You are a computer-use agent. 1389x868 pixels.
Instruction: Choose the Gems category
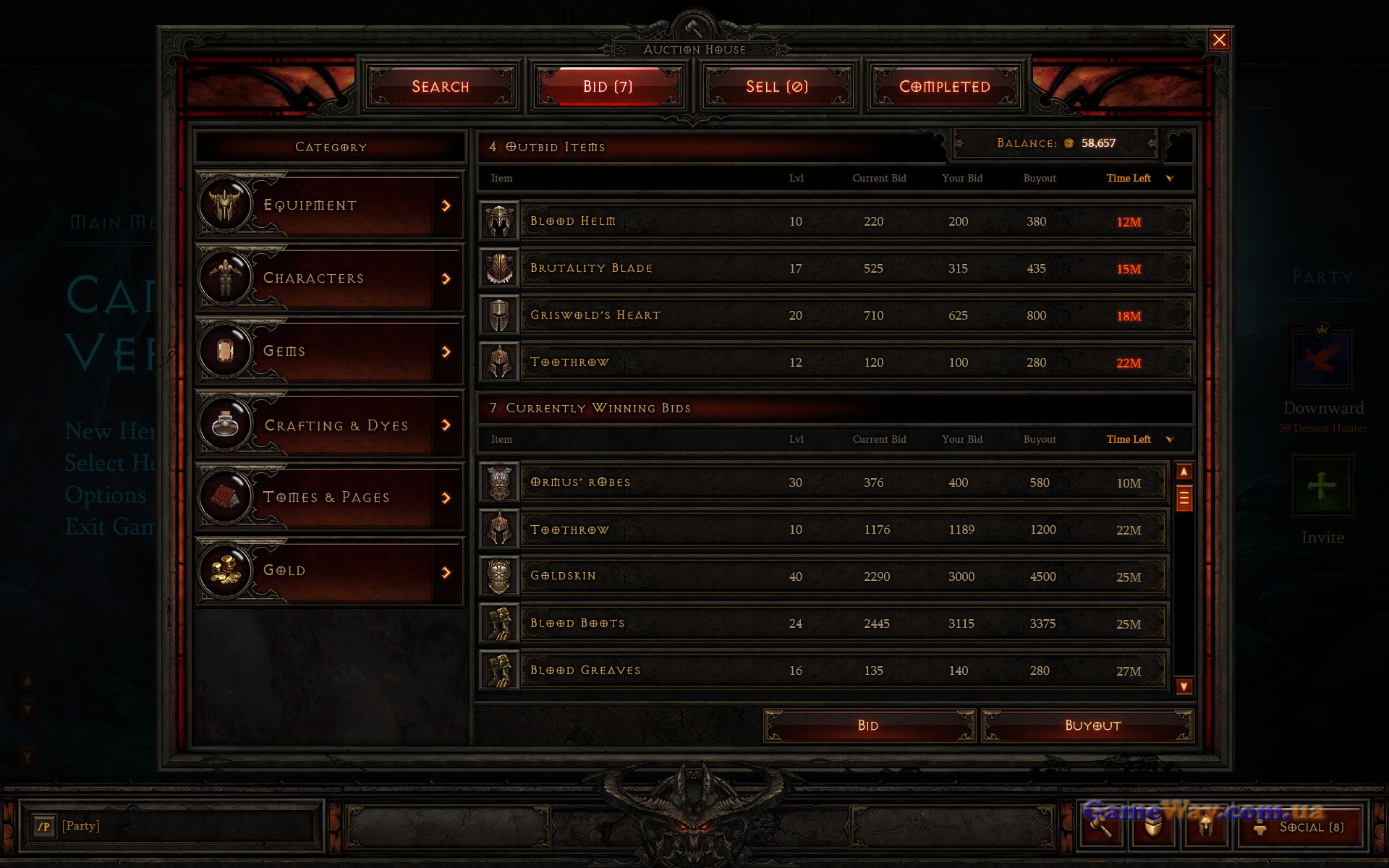(329, 352)
